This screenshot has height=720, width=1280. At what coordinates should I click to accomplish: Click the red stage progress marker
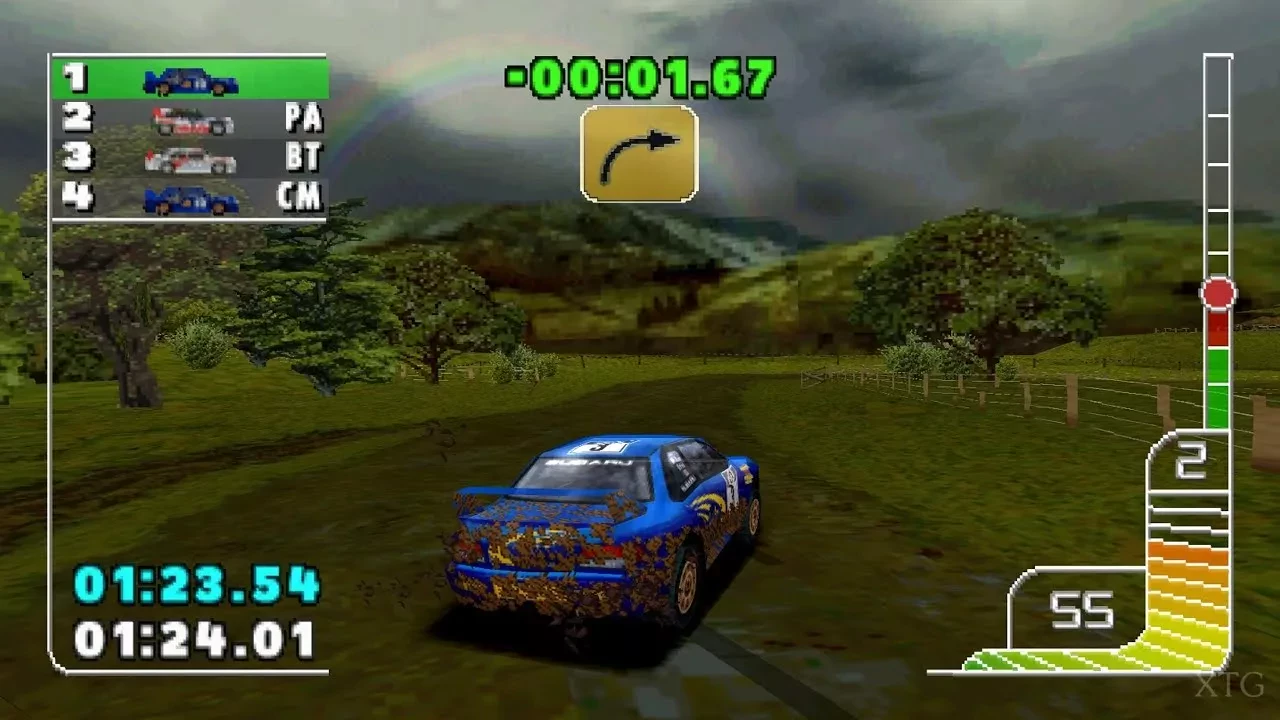point(1218,294)
